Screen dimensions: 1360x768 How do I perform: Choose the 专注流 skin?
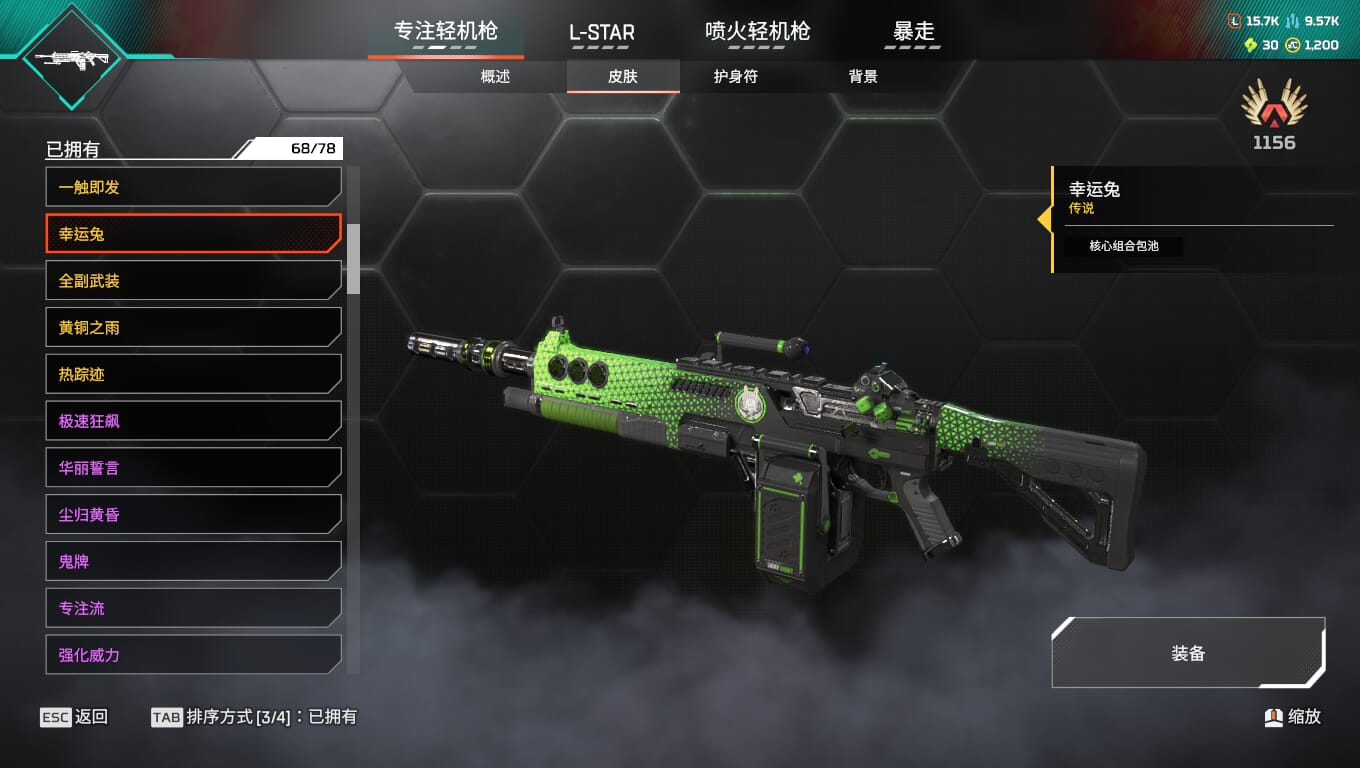pos(193,608)
